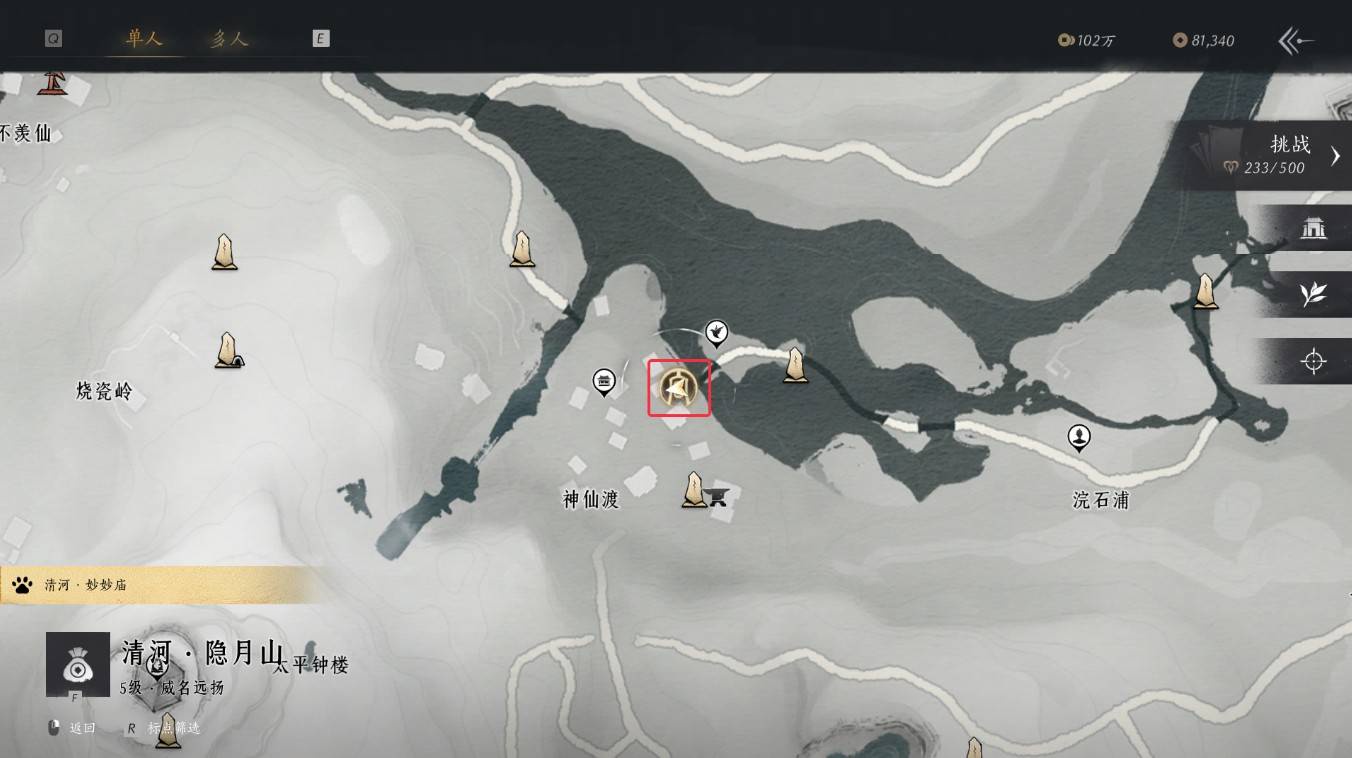Recenter map with the crosshair button
Image resolution: width=1352 pixels, height=758 pixels.
pyautogui.click(x=1313, y=361)
